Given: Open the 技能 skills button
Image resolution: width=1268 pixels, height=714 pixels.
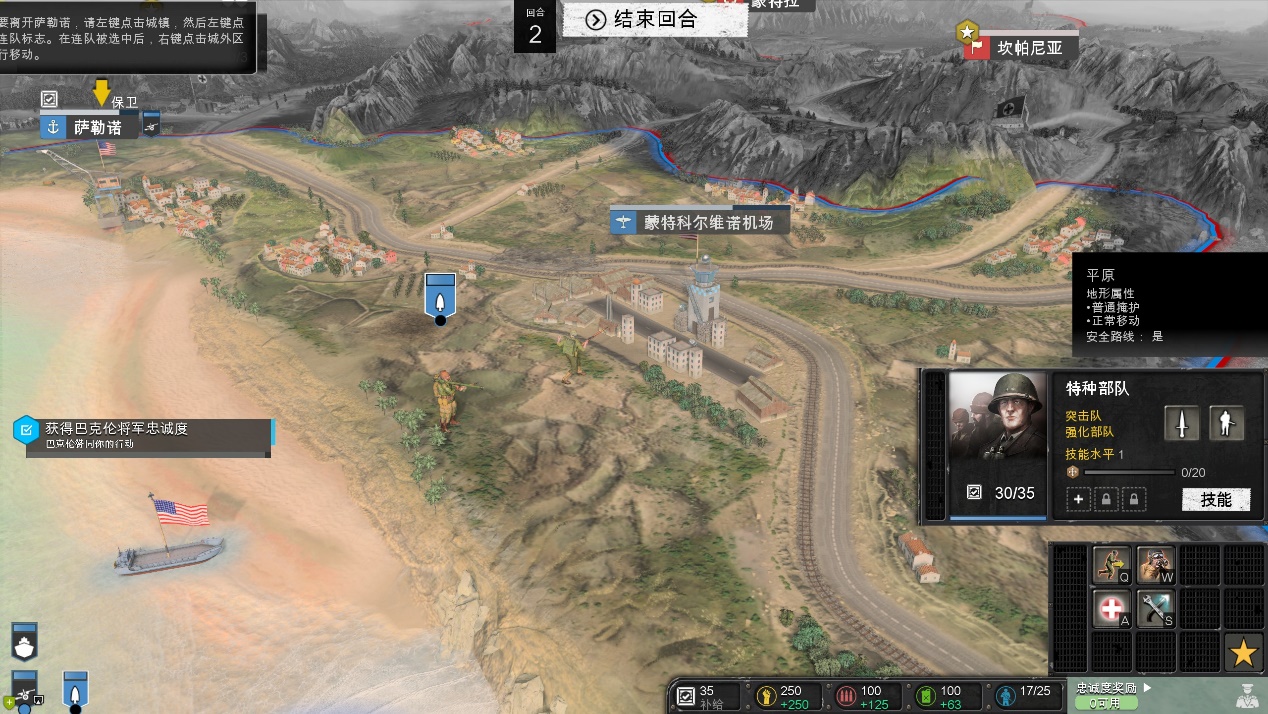Looking at the screenshot, I should click(x=1215, y=499).
